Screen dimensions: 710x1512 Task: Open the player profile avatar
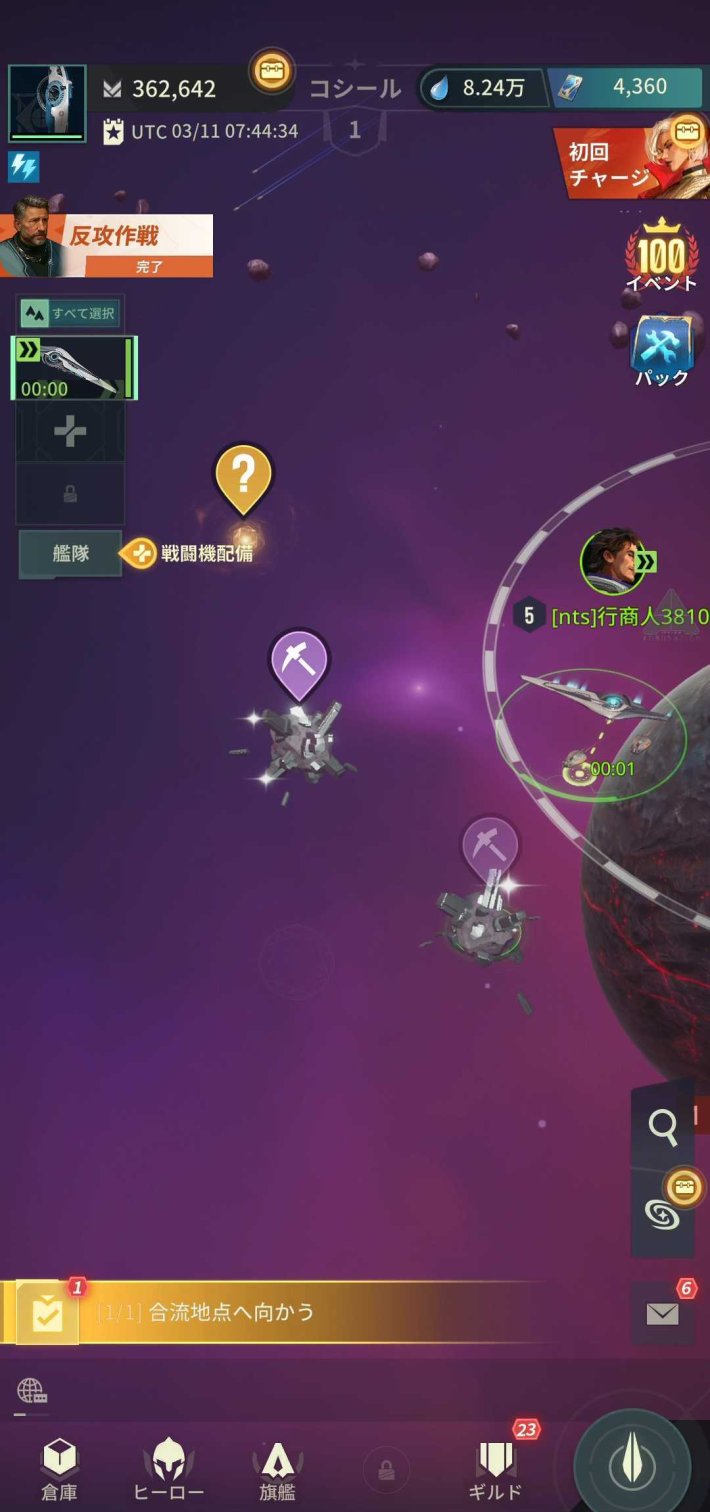tap(47, 103)
